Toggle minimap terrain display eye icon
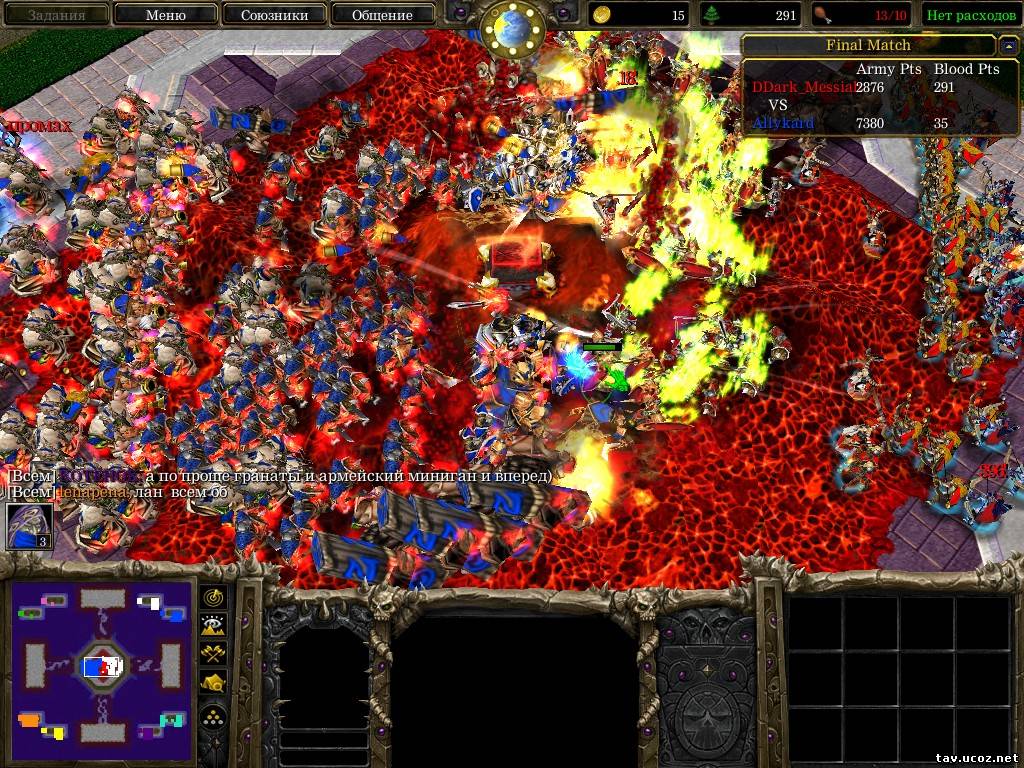The height and width of the screenshot is (768, 1024). click(214, 625)
